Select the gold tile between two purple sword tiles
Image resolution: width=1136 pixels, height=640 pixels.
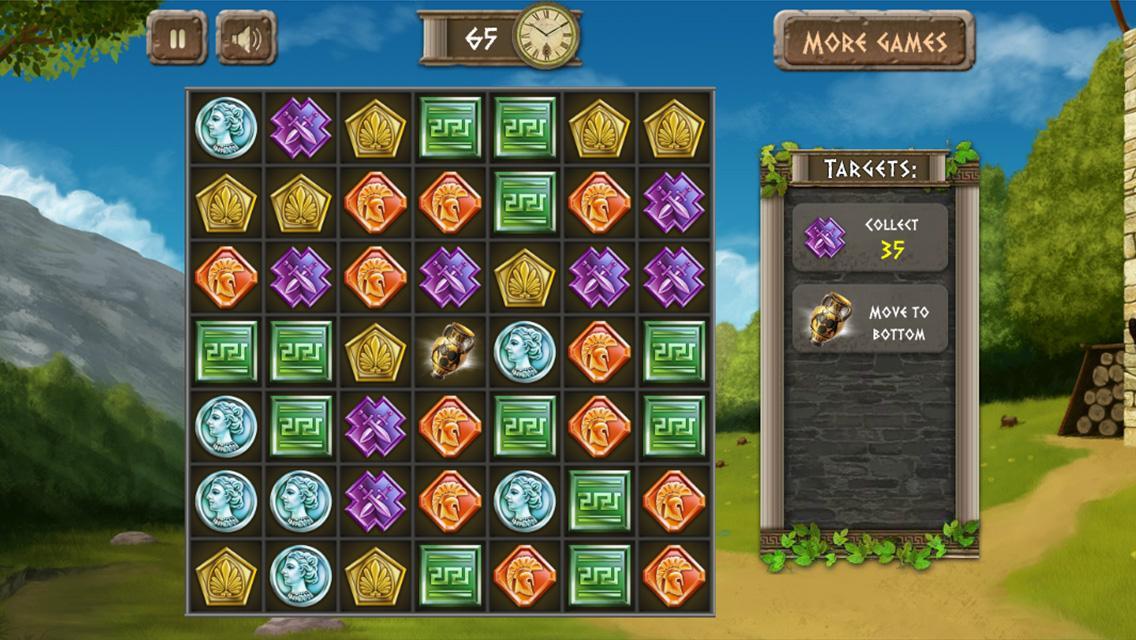point(525,277)
